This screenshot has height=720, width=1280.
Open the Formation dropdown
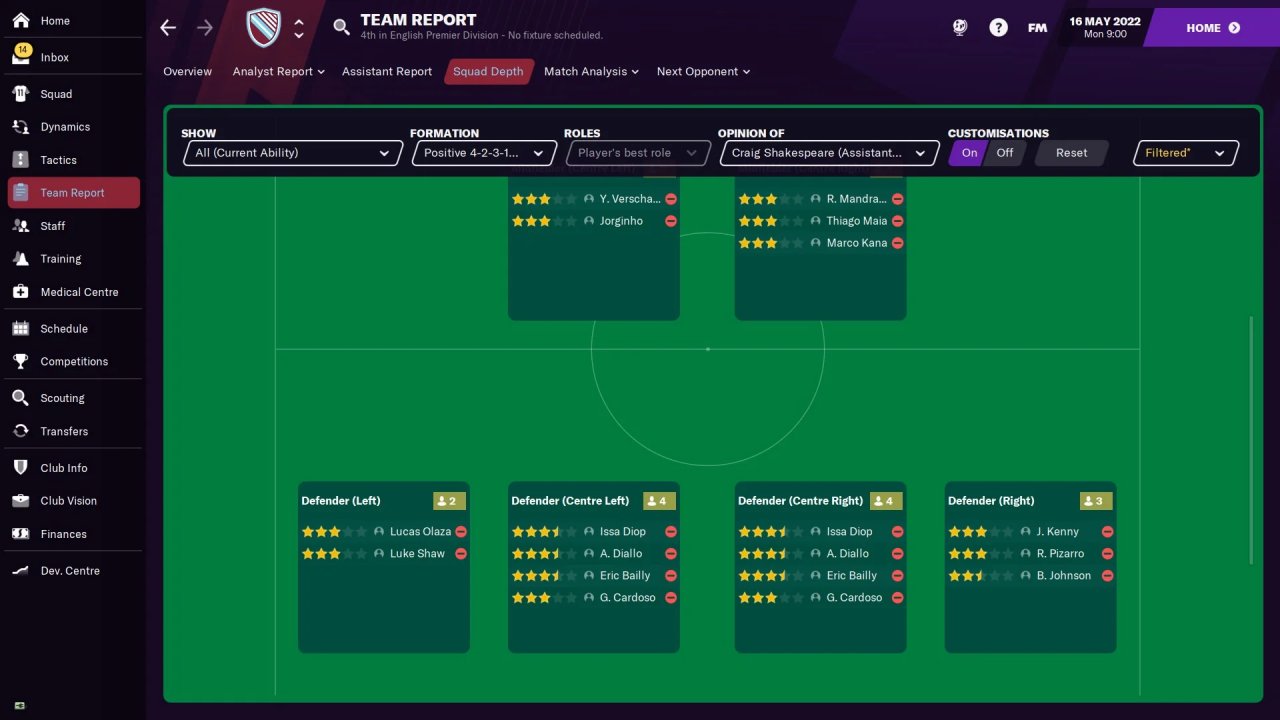pos(484,153)
